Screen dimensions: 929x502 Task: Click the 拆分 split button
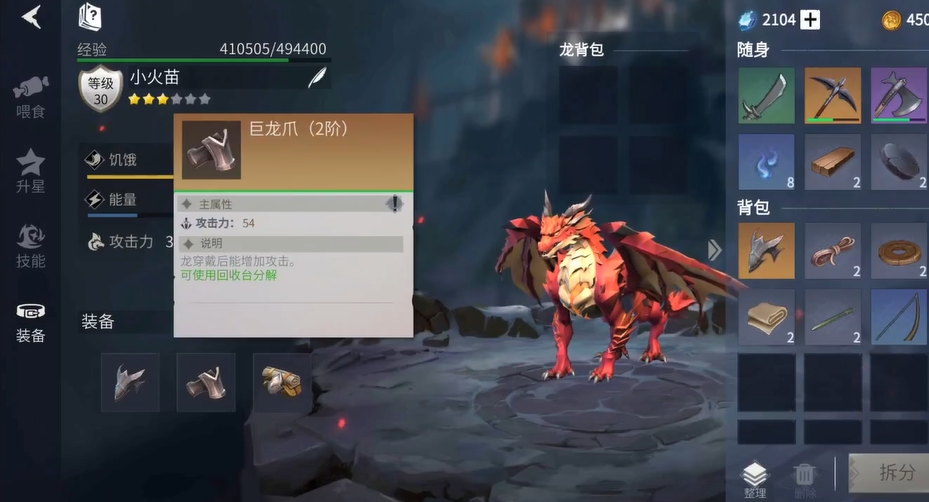(x=890, y=473)
